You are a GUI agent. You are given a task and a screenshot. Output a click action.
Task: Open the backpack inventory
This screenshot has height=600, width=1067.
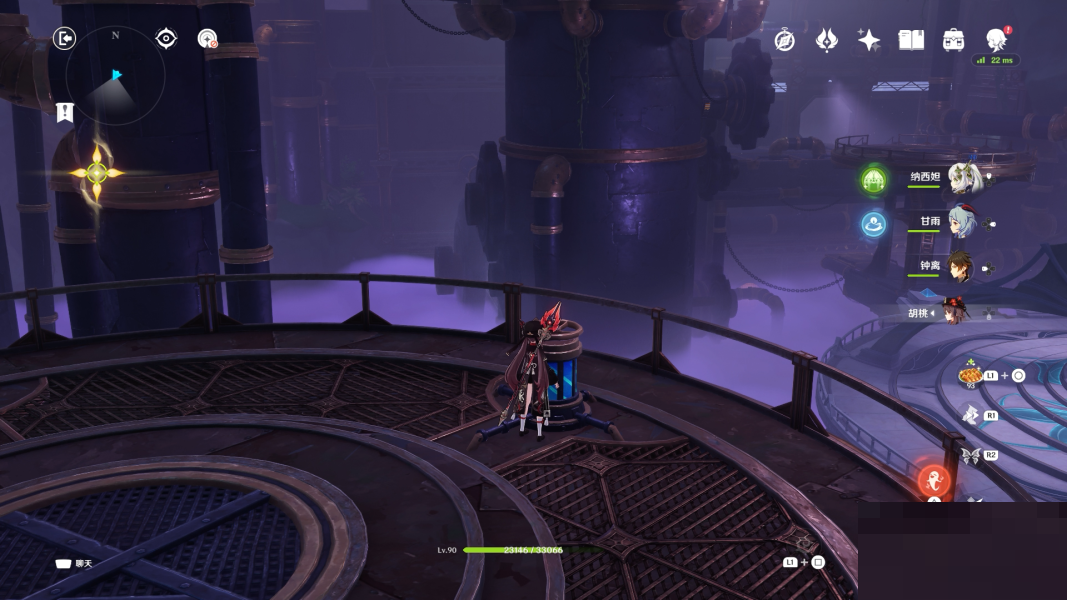(x=953, y=40)
